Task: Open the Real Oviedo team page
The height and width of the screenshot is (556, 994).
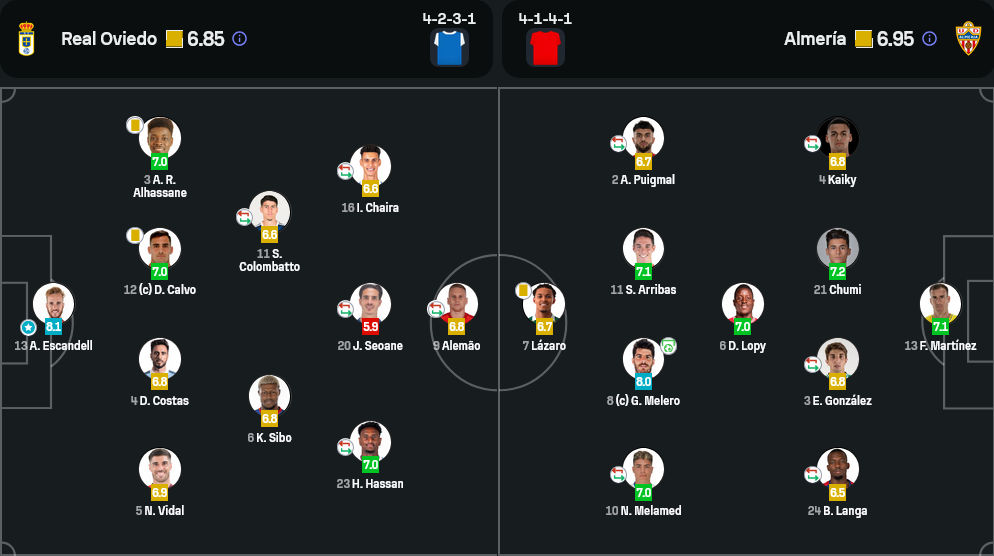Action: pos(109,39)
